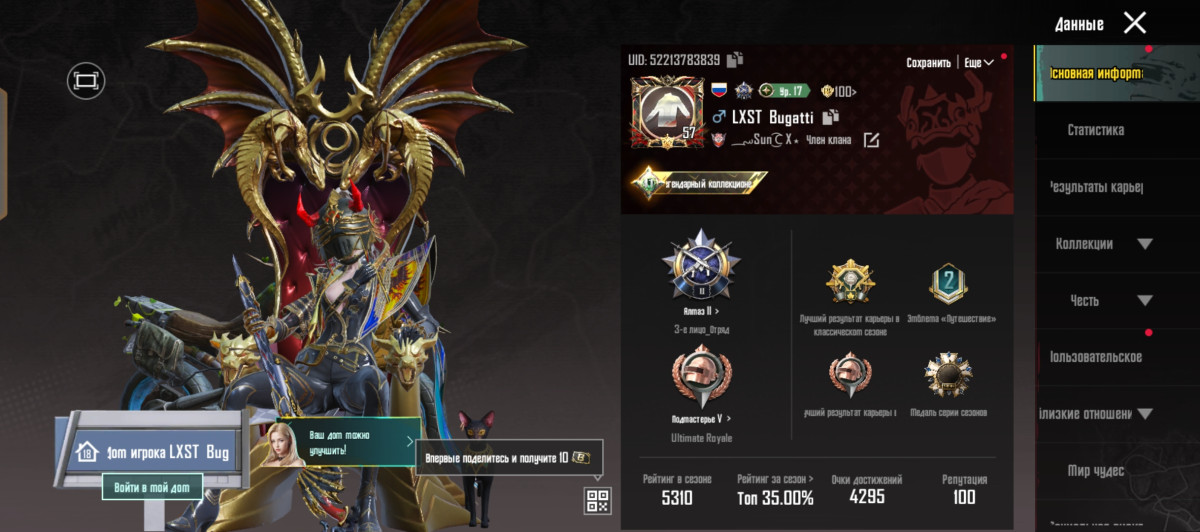Open the home upgrade prompt
The image size is (1200, 532).
click(x=346, y=443)
